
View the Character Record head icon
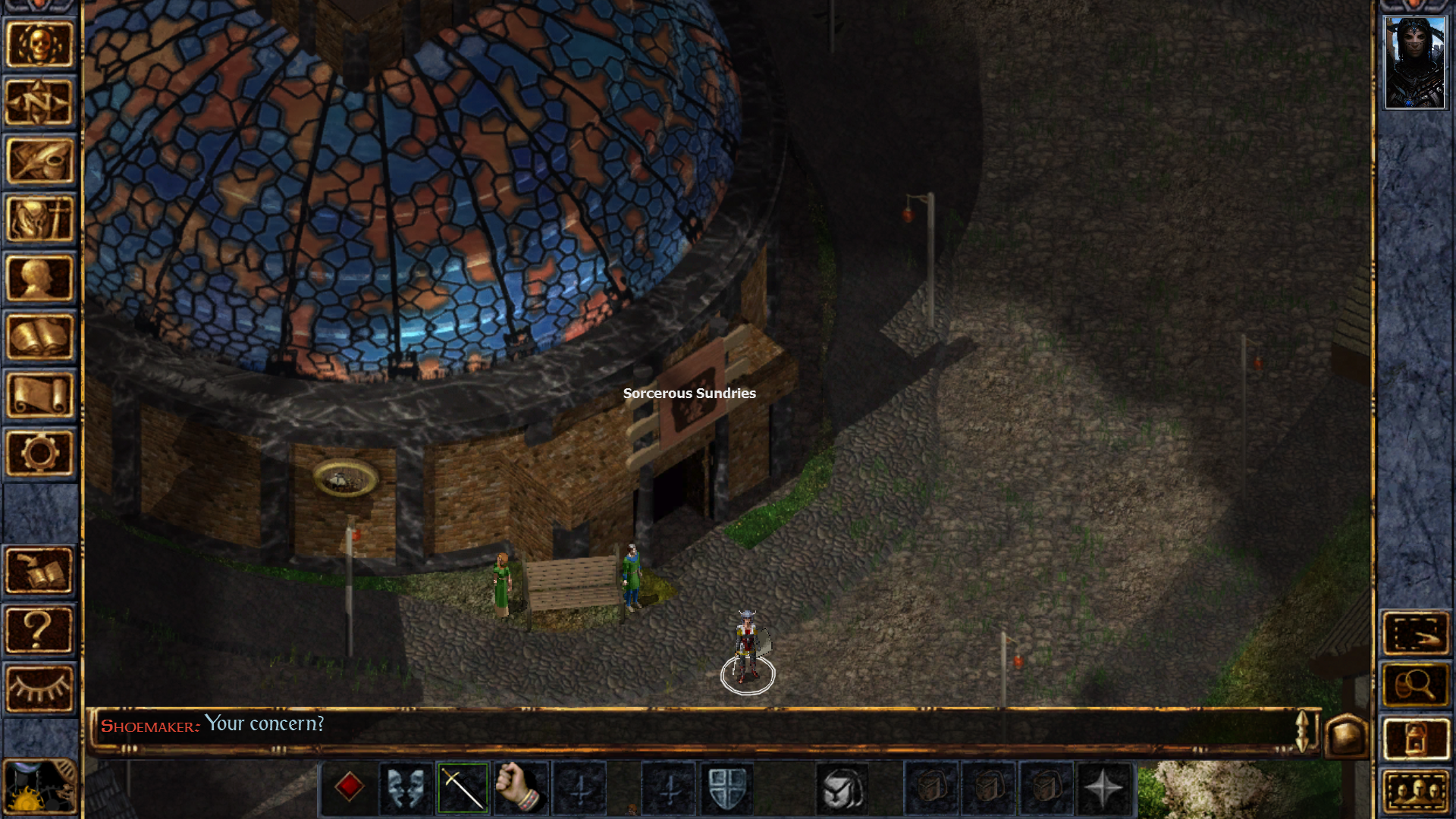click(x=41, y=275)
